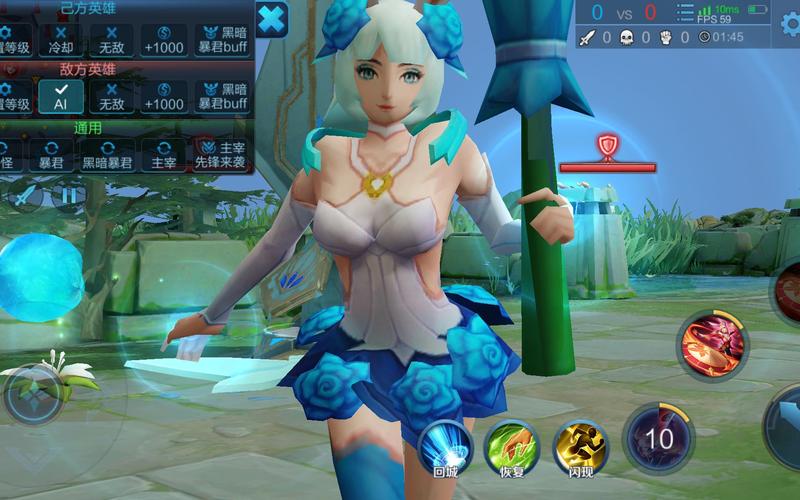Add +1000 gold to enemy hero
The width and height of the screenshot is (800, 500).
click(162, 96)
